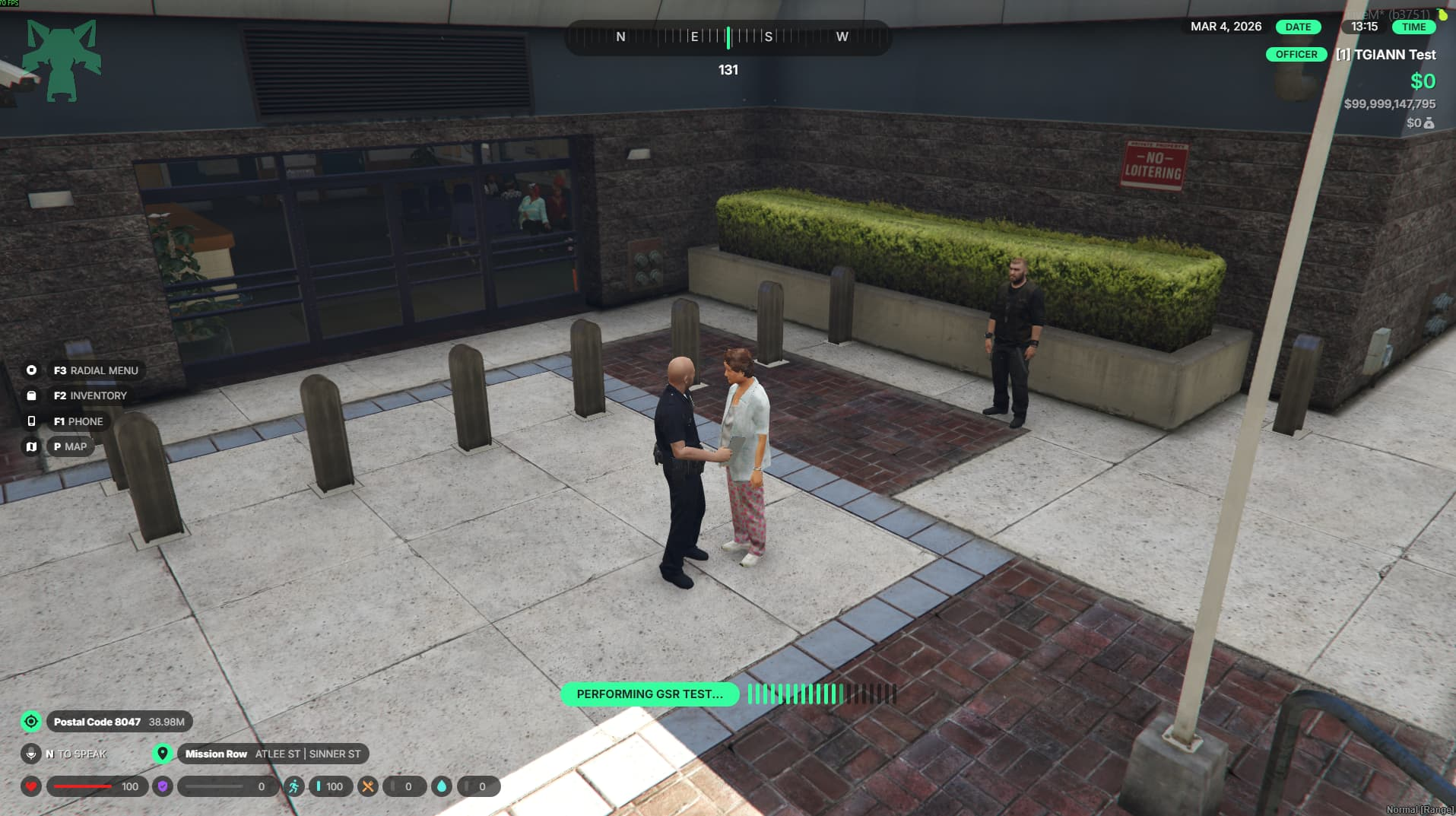
Task: Select the running man stamina icon
Action: click(x=293, y=786)
